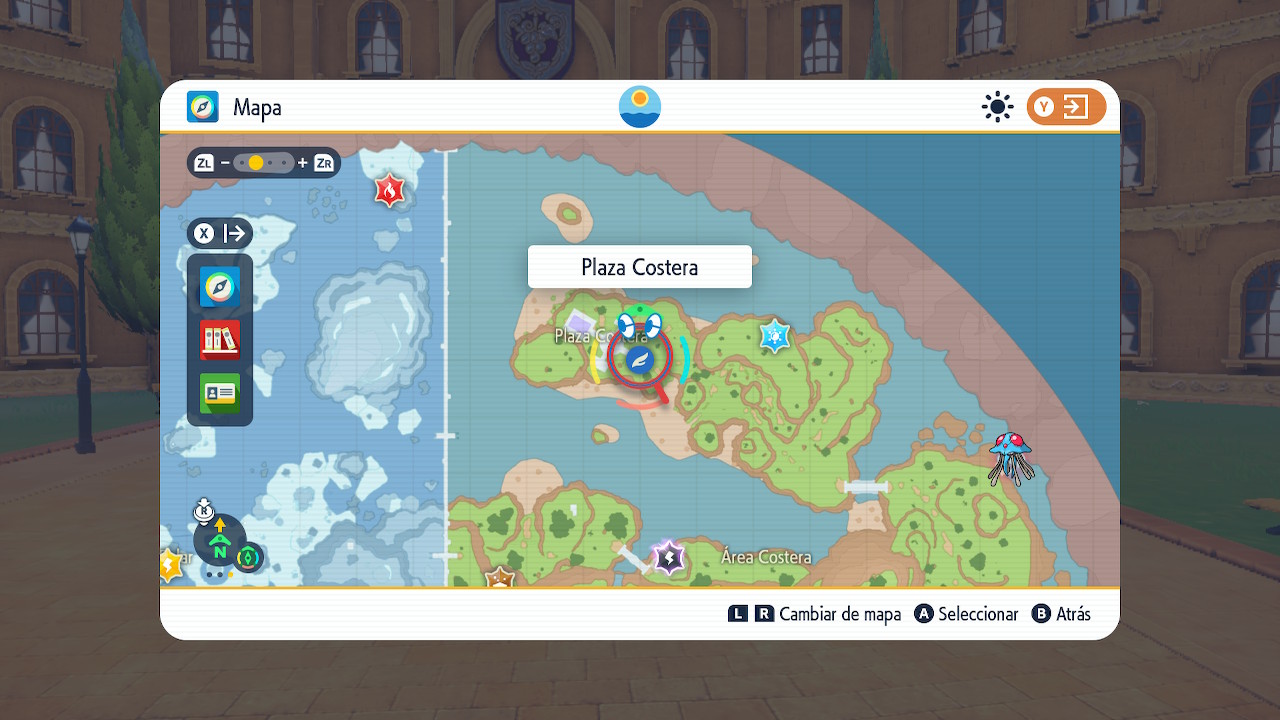Open the green trainer profile card
The image size is (1280, 720).
[220, 393]
